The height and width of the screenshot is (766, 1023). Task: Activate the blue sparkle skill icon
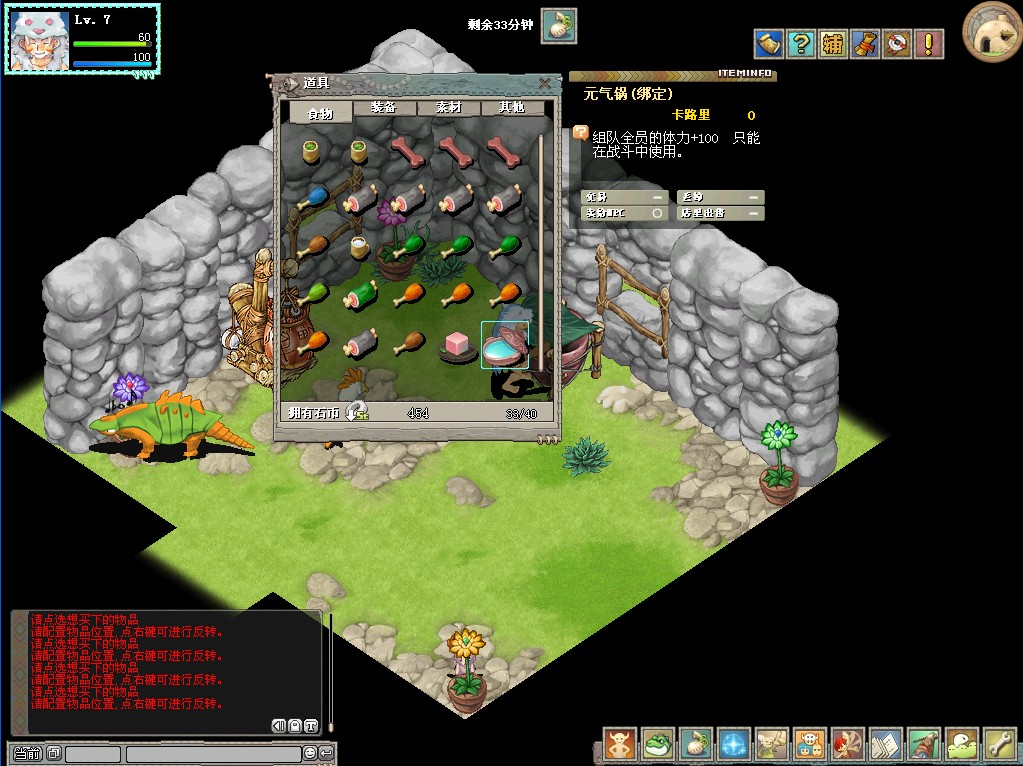coord(734,744)
